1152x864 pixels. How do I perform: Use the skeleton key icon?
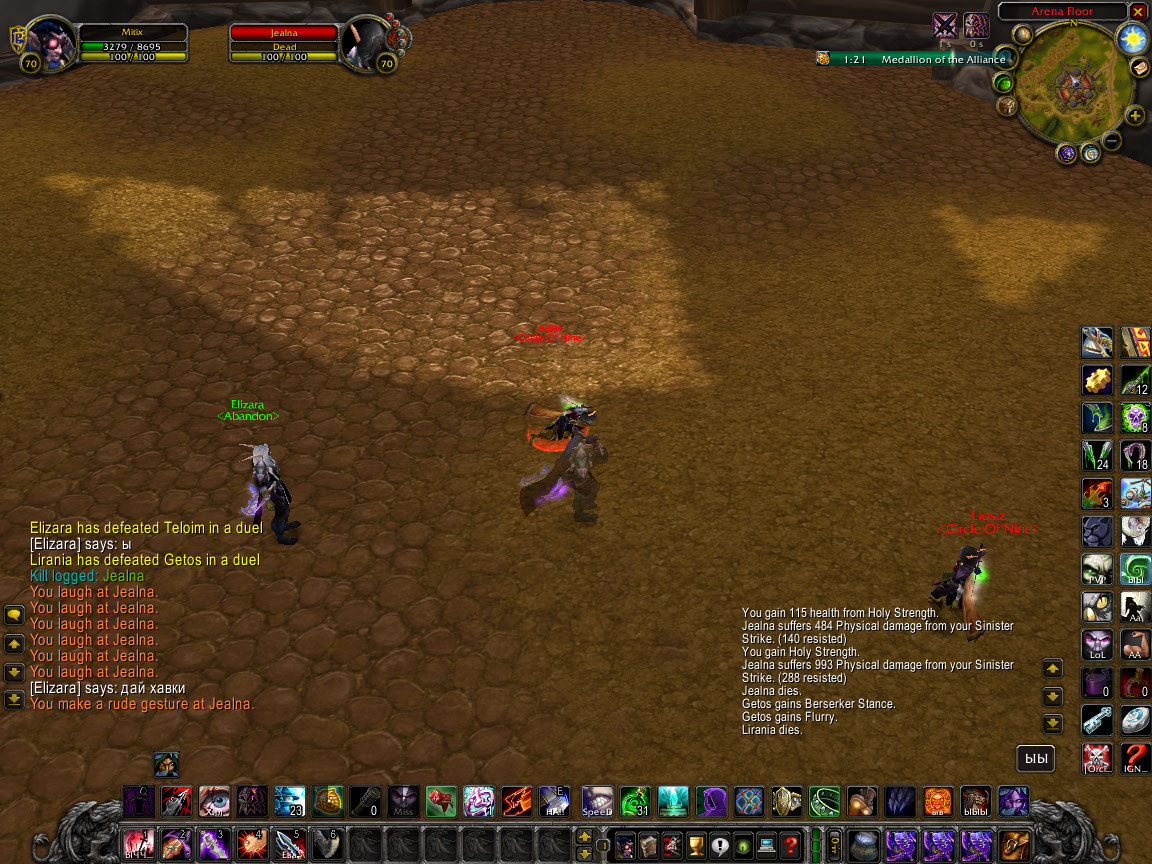[x=1096, y=720]
